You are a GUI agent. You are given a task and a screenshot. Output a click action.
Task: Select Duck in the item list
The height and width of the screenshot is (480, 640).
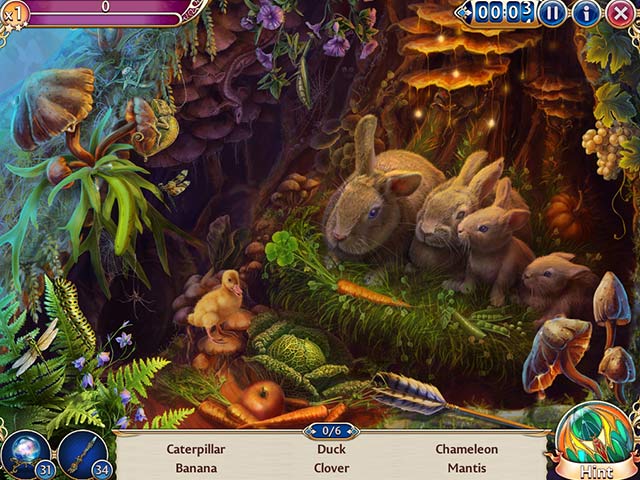pos(331,450)
